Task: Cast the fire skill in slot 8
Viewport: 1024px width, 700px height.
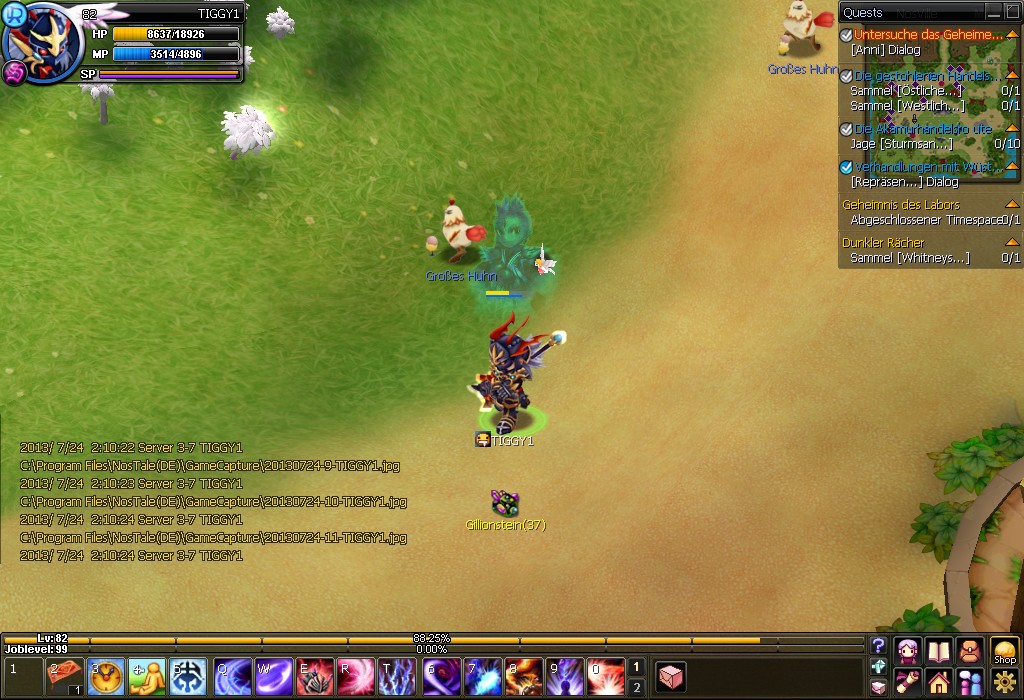Action: (x=522, y=676)
